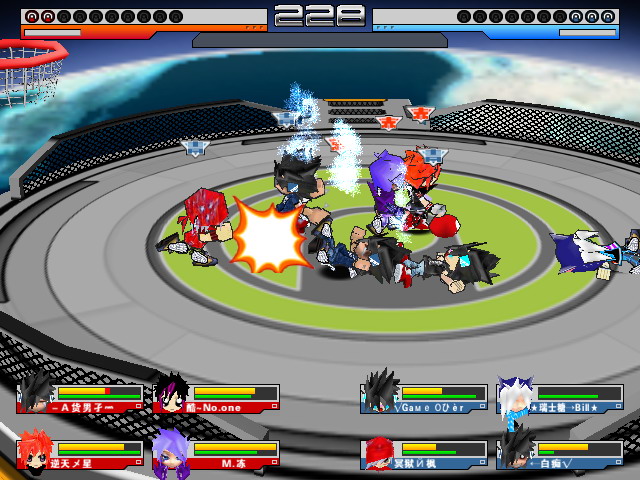
Task: Select the Game Over player panel
Action: [425, 398]
